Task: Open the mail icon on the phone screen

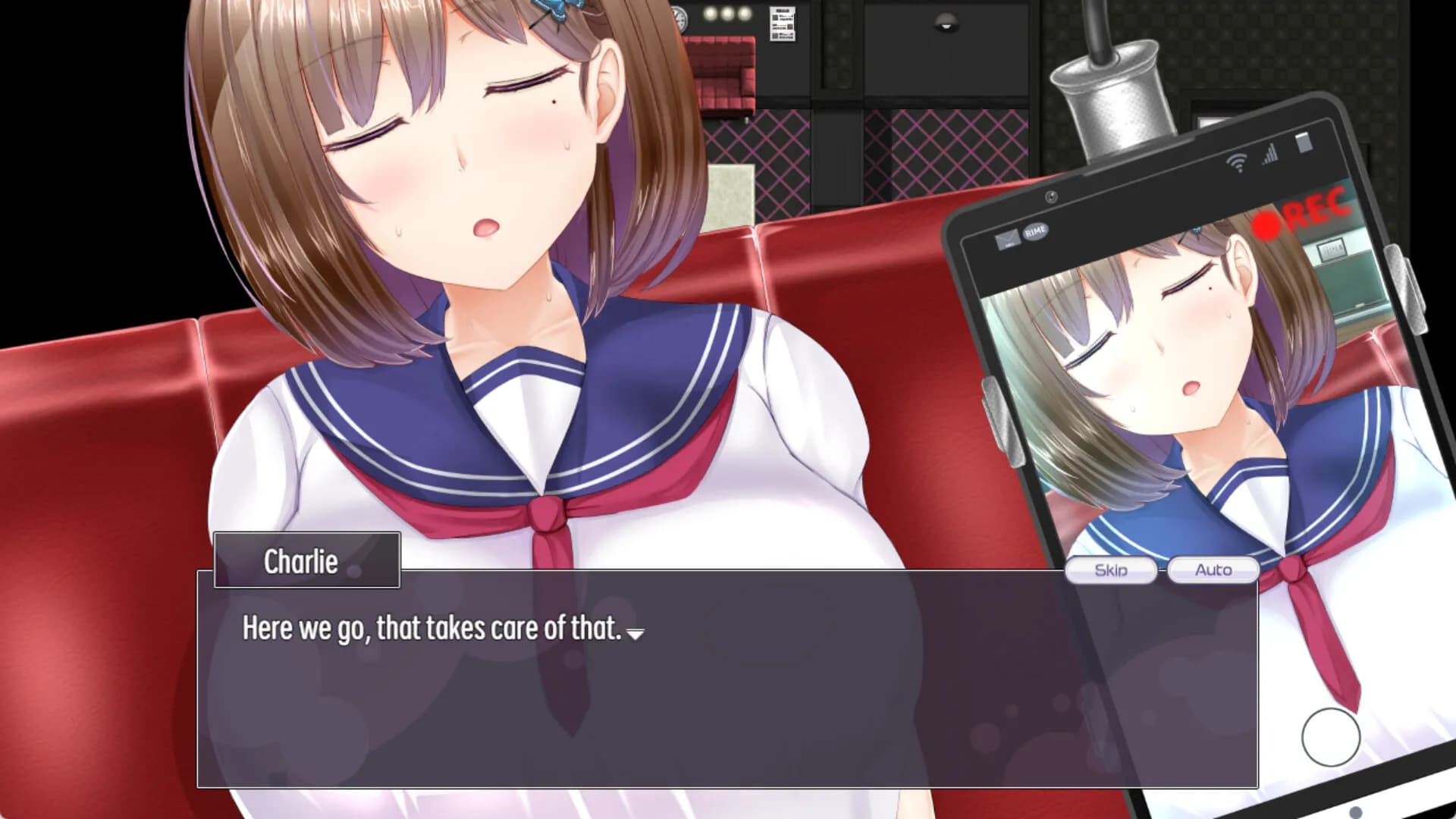Action: (1007, 239)
